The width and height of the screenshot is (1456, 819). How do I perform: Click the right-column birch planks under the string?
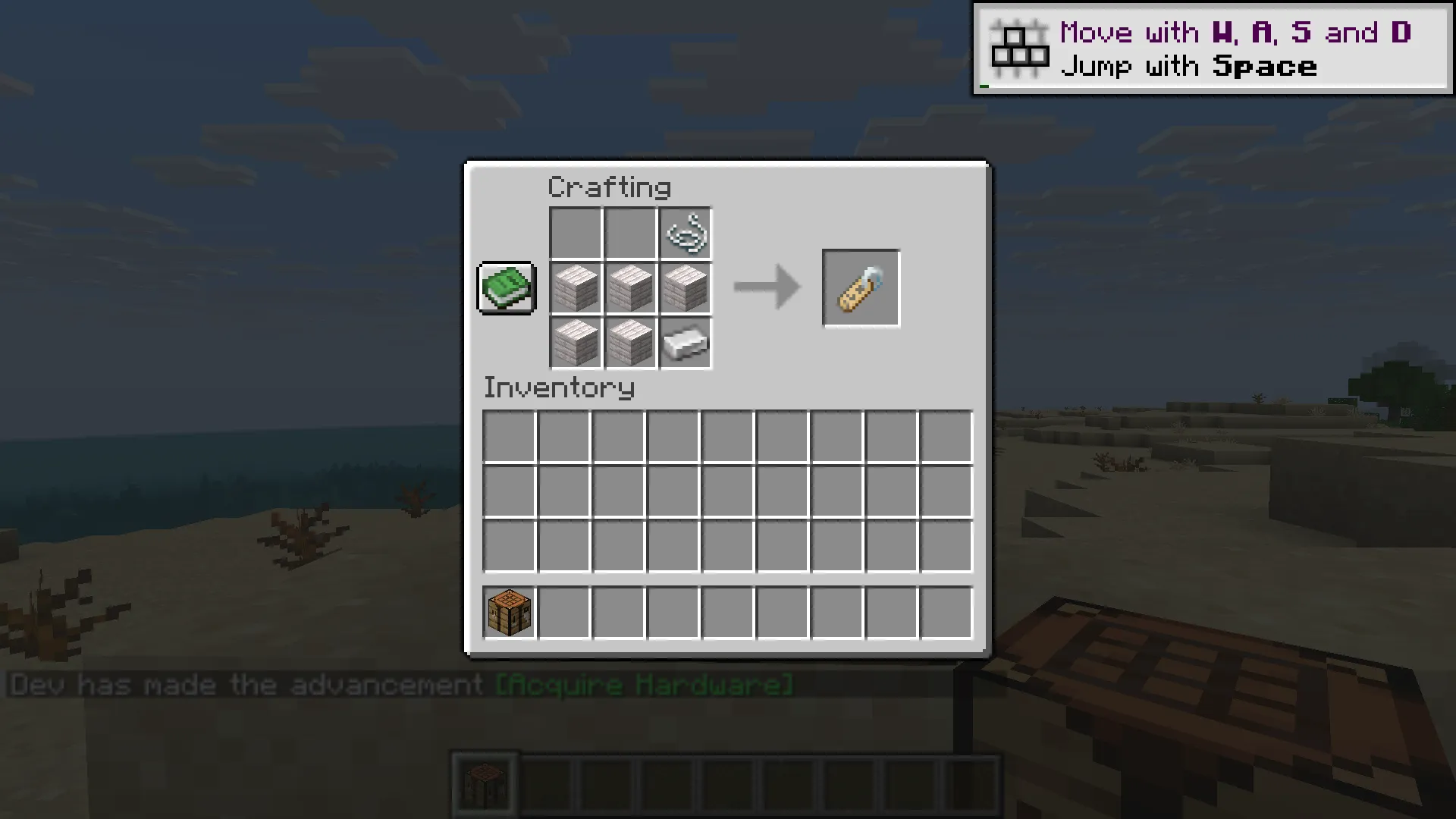point(684,288)
